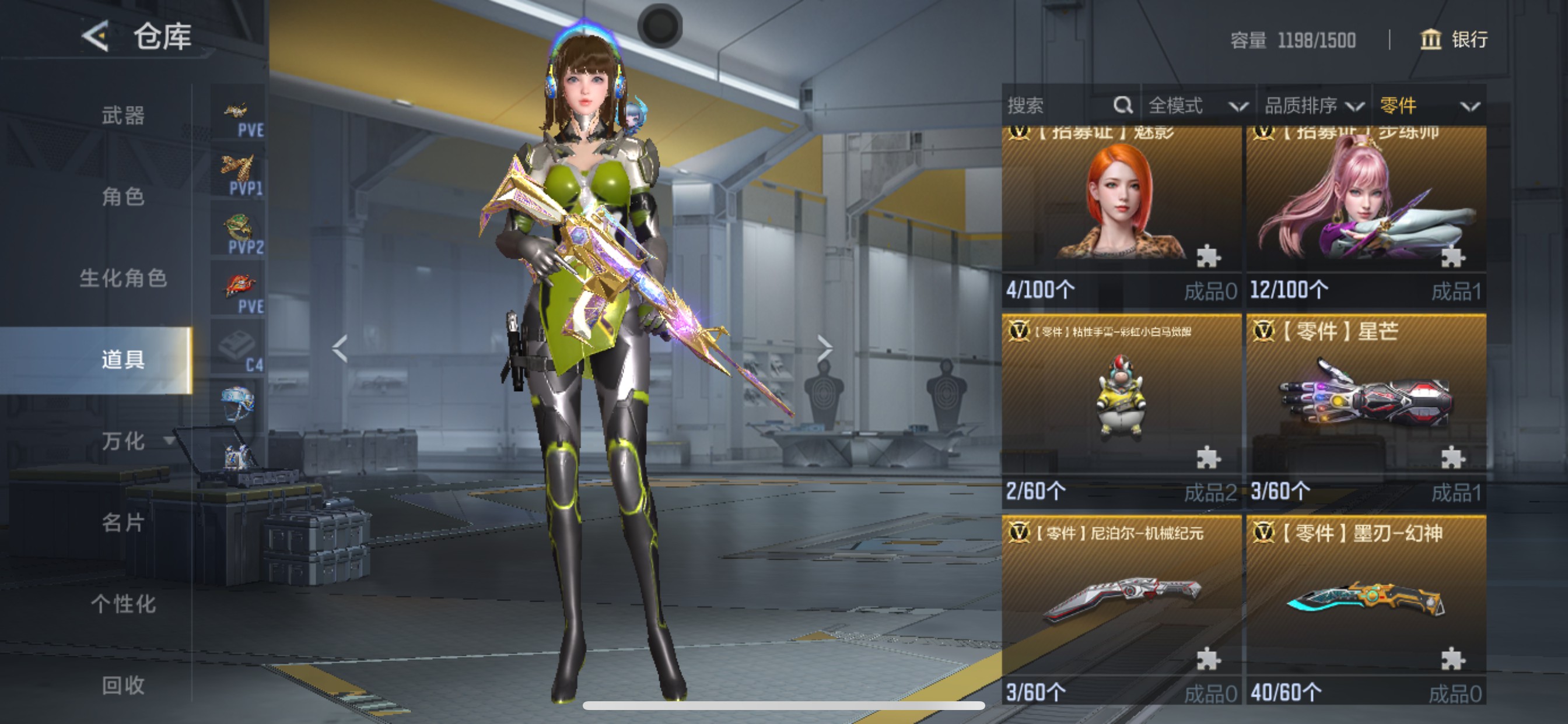Go back from the 仓库 warehouse screen
Screen dimensions: 1568x724
pos(96,37)
